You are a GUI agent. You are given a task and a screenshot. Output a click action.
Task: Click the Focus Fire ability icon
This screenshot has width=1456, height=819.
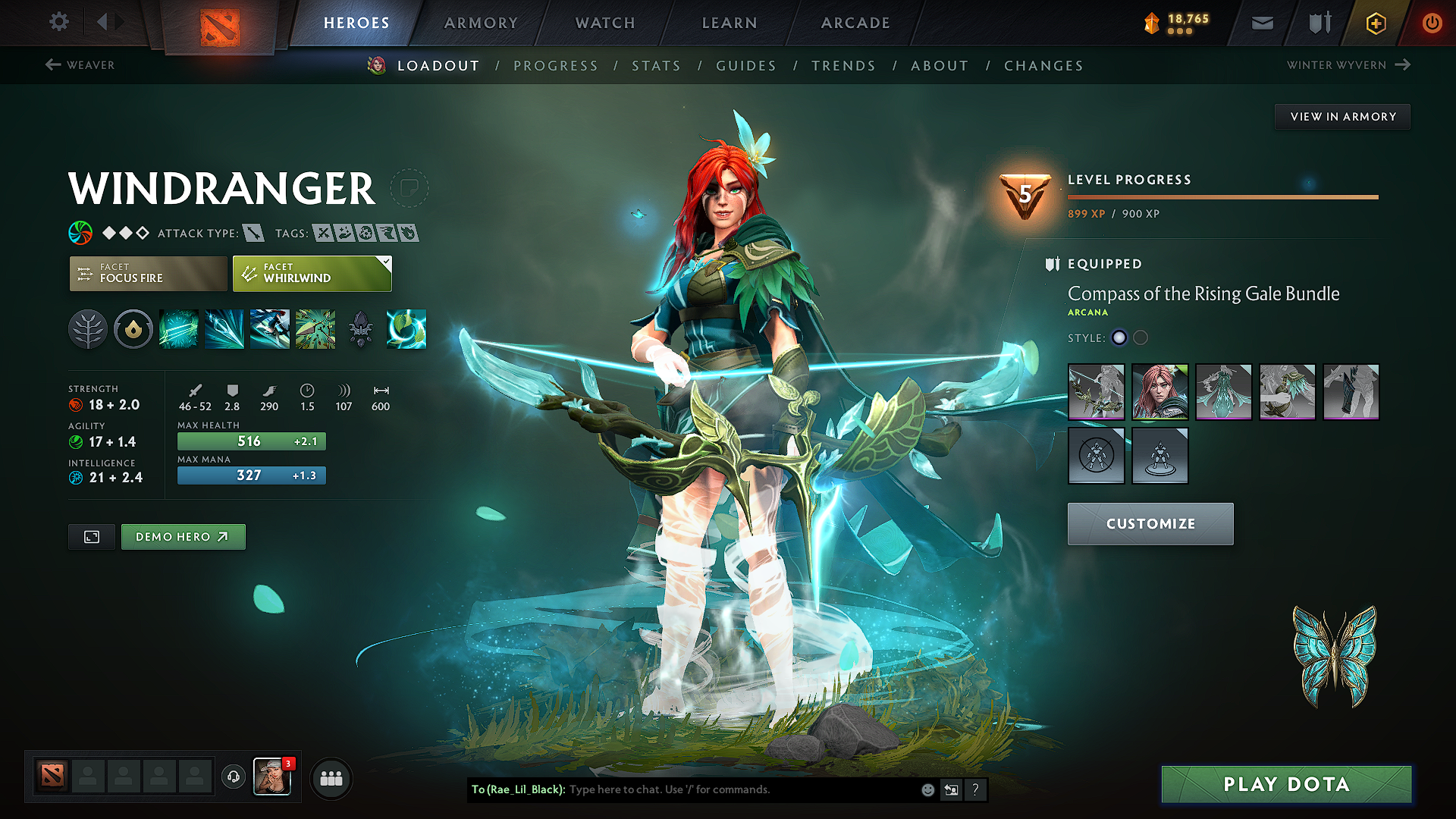click(315, 329)
